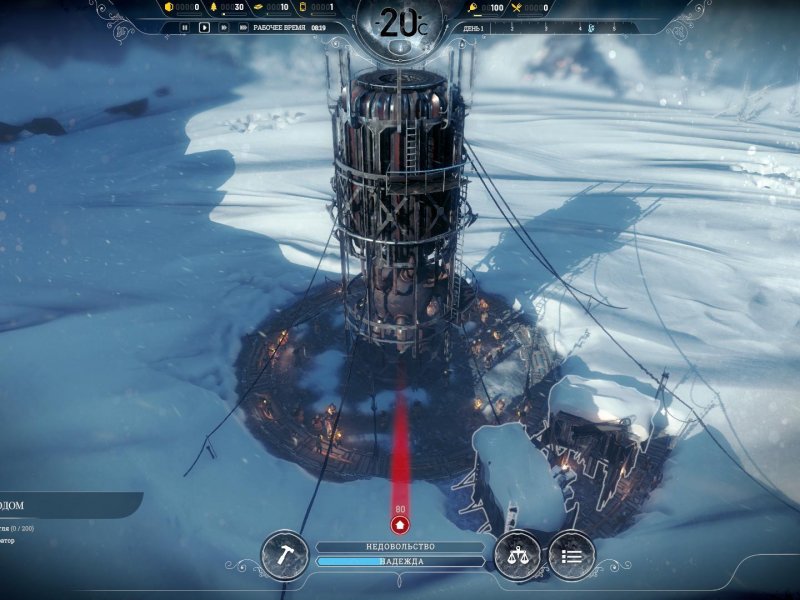Open the objective panel header on the left edge
The image size is (800, 600).
[x=60, y=505]
